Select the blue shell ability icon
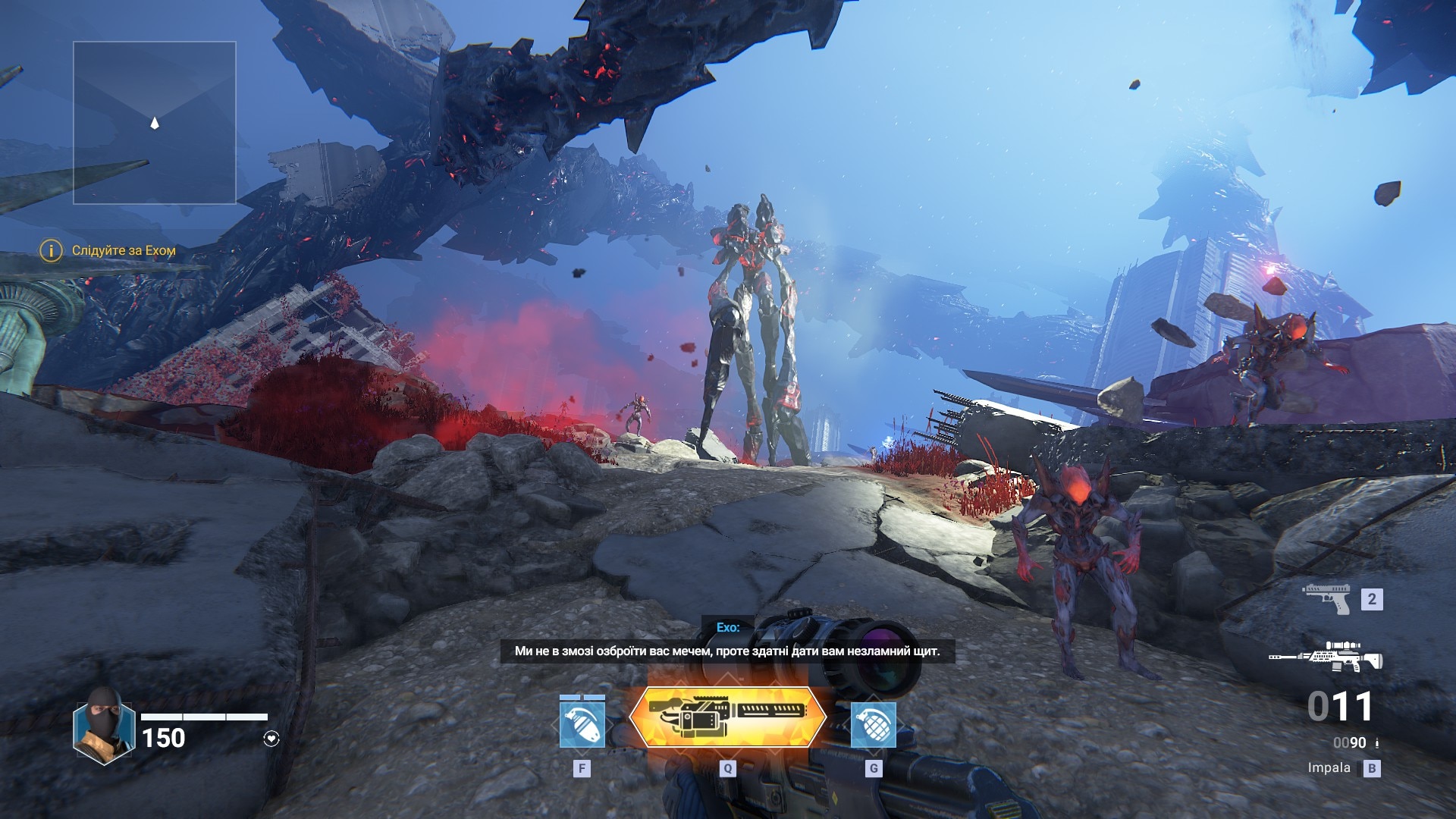1456x819 pixels. 582,724
